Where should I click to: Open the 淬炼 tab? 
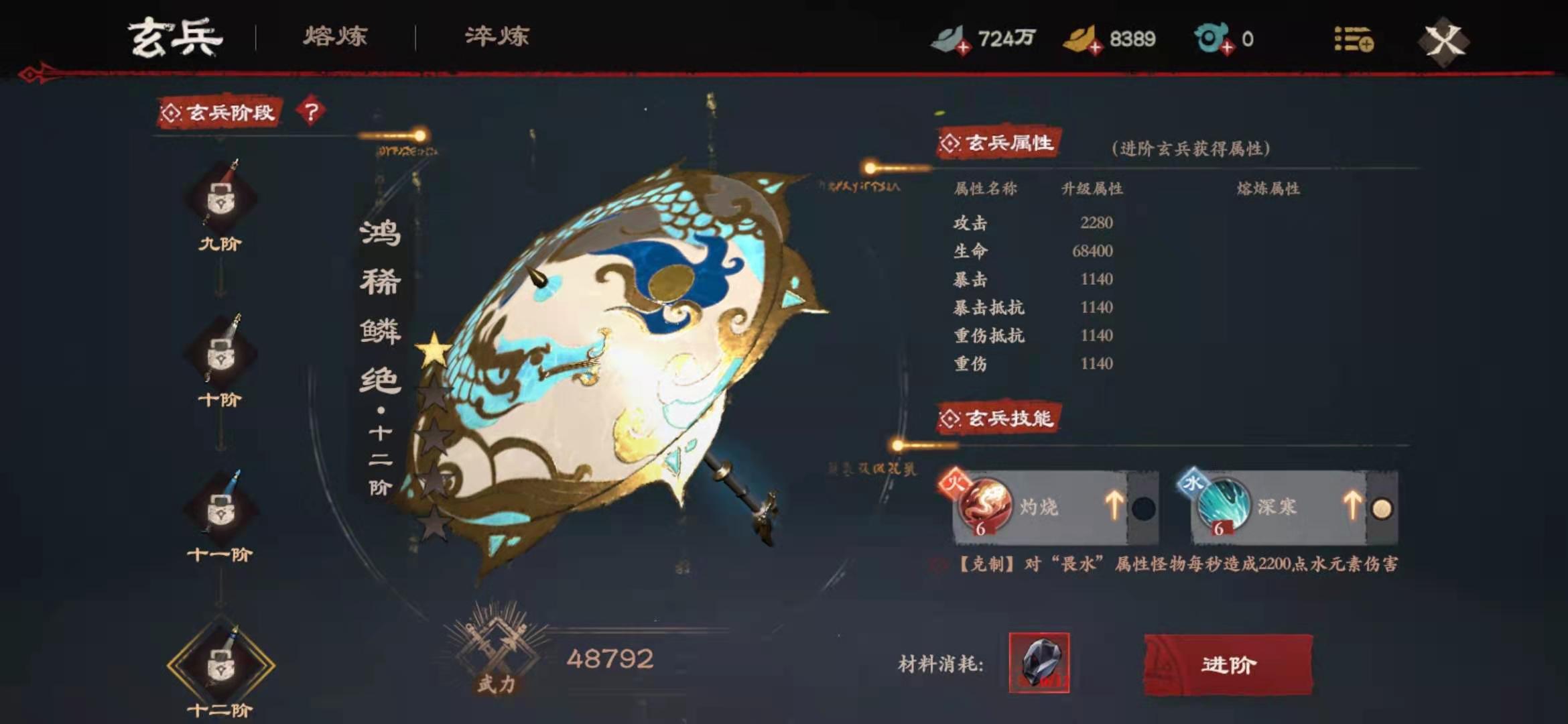[497, 36]
